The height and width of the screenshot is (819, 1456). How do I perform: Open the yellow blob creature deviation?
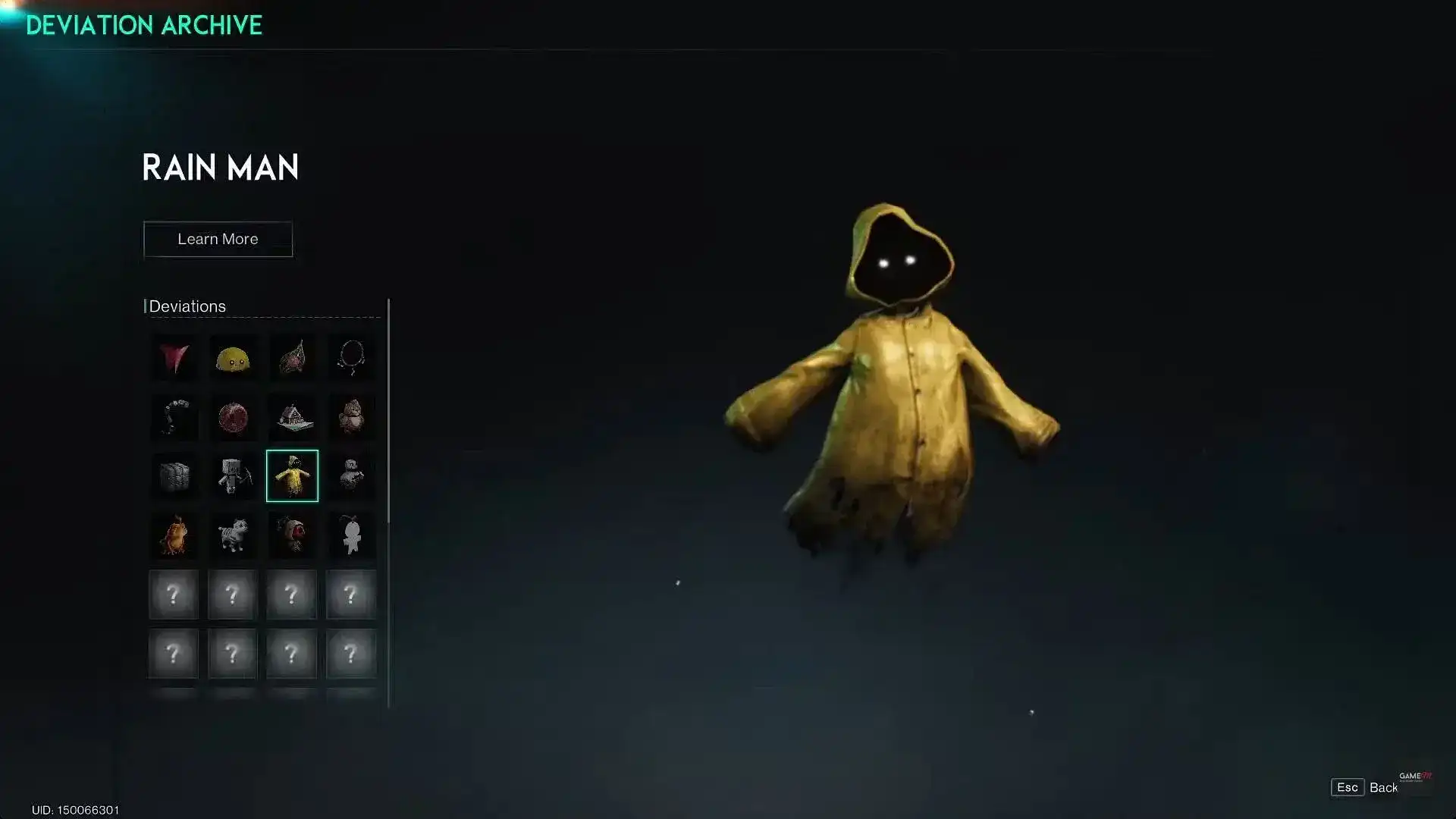coord(233,356)
